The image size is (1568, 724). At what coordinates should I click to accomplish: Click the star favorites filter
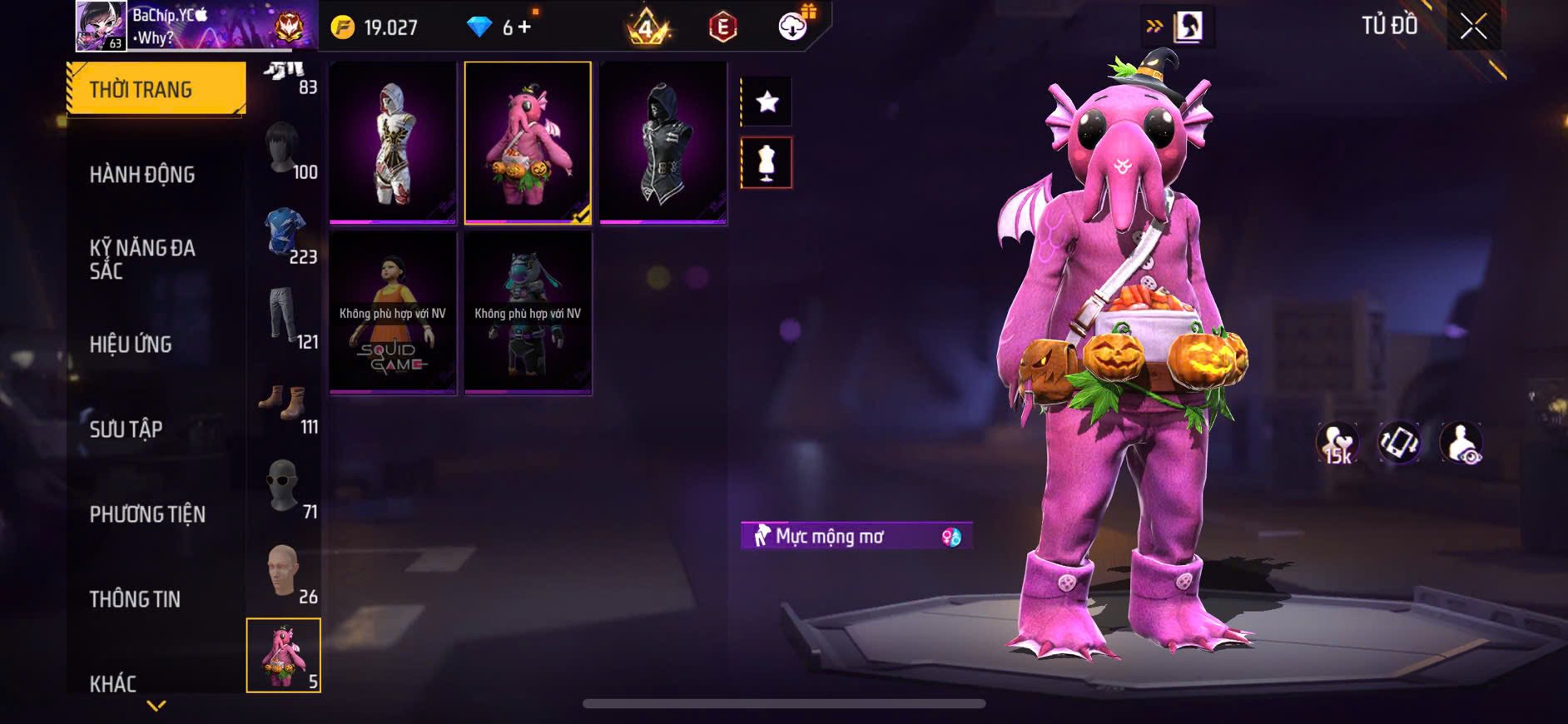(767, 102)
